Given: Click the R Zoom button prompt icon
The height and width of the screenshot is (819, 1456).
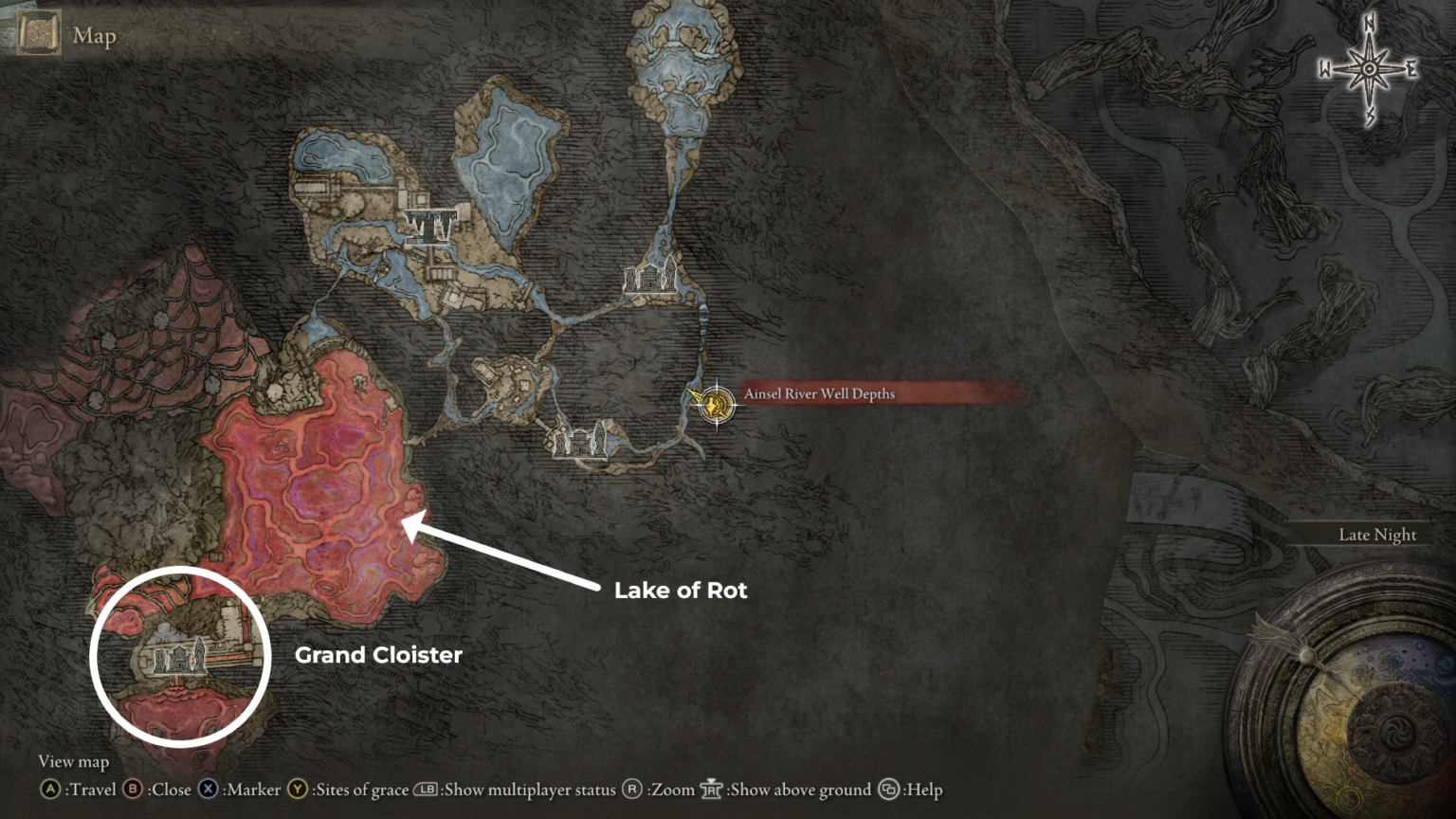Looking at the screenshot, I should point(631,789).
